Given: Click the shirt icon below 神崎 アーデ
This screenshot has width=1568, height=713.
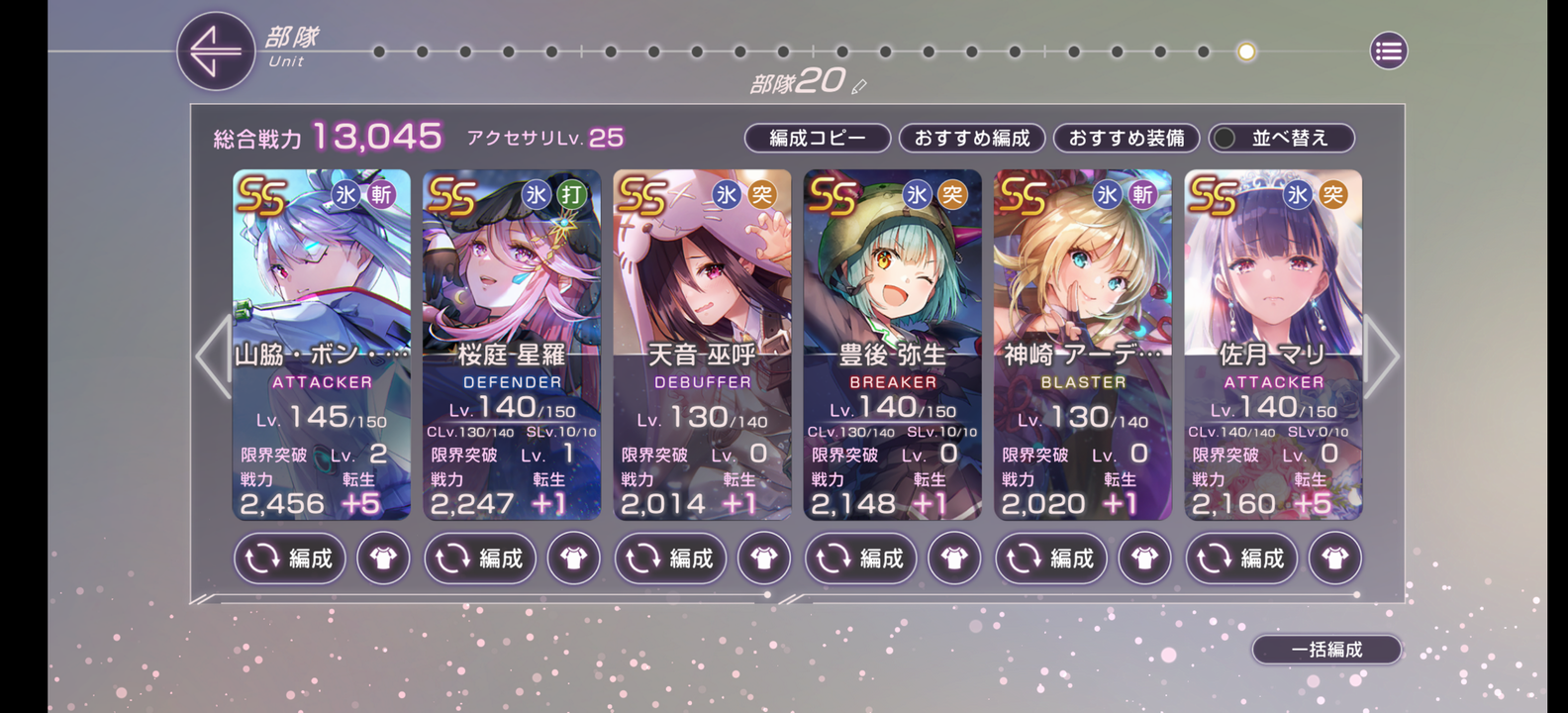Looking at the screenshot, I should point(1144,558).
